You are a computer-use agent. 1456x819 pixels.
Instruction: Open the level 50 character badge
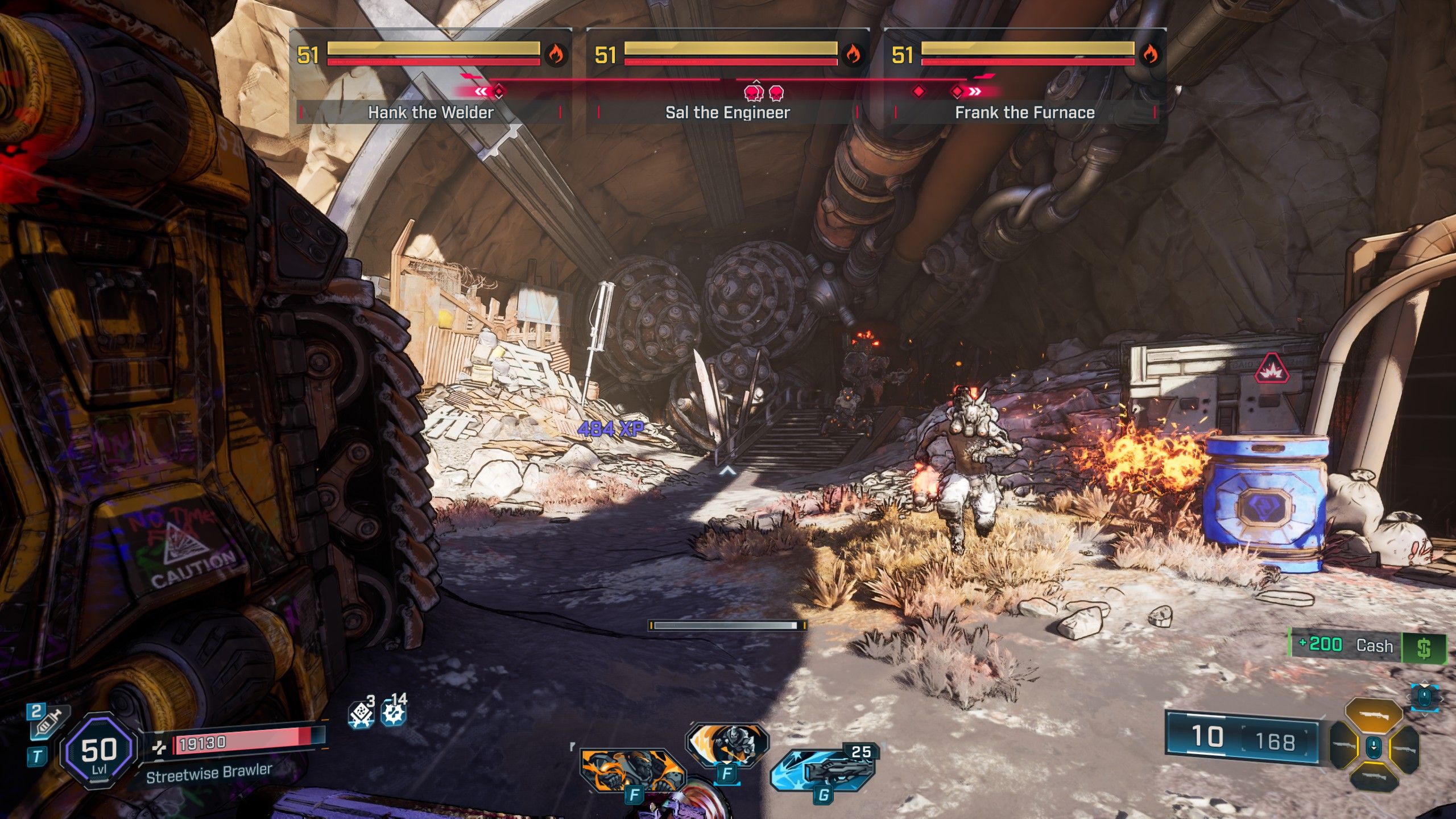[99, 751]
